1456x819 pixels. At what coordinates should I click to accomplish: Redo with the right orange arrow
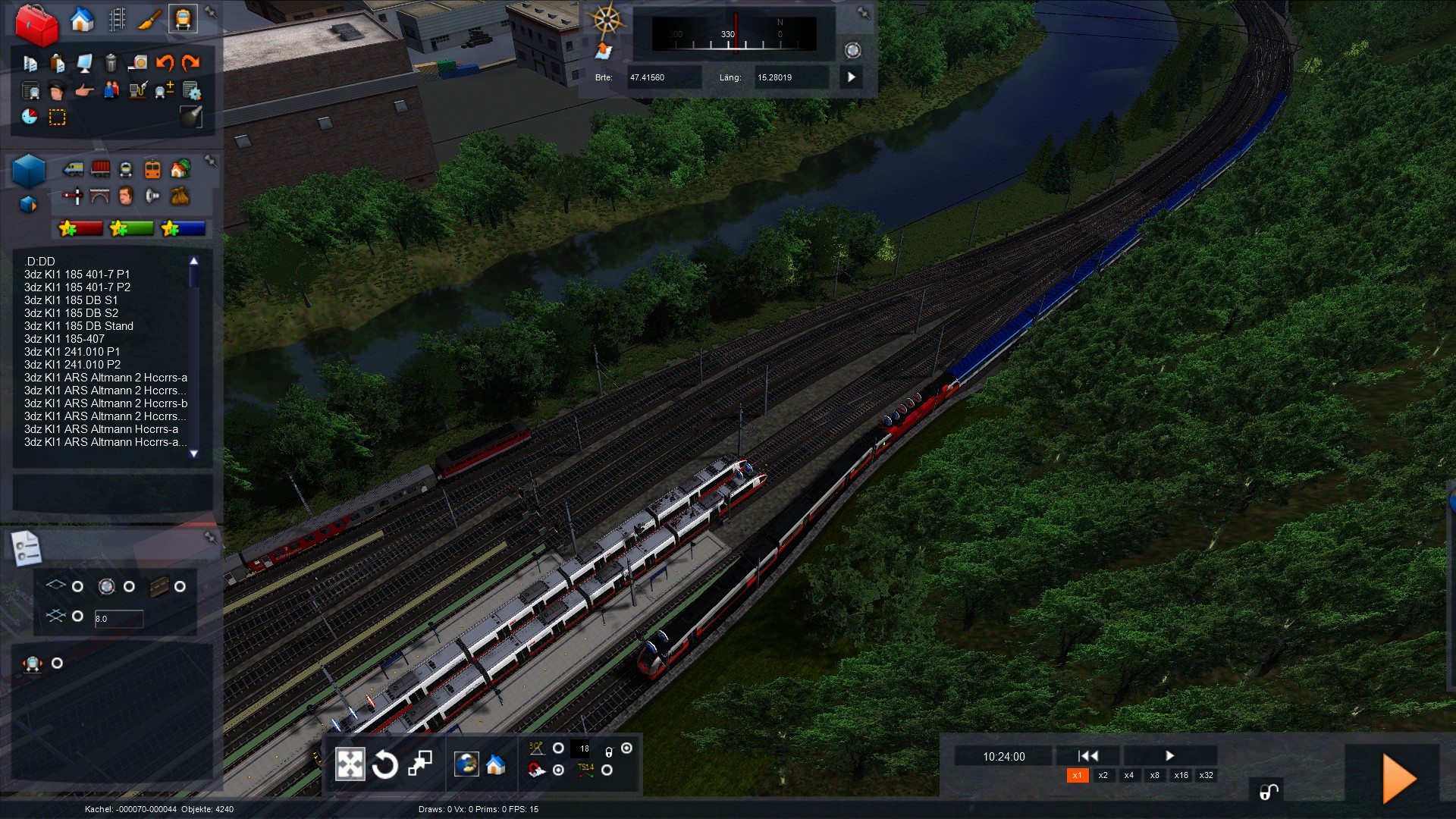(191, 63)
